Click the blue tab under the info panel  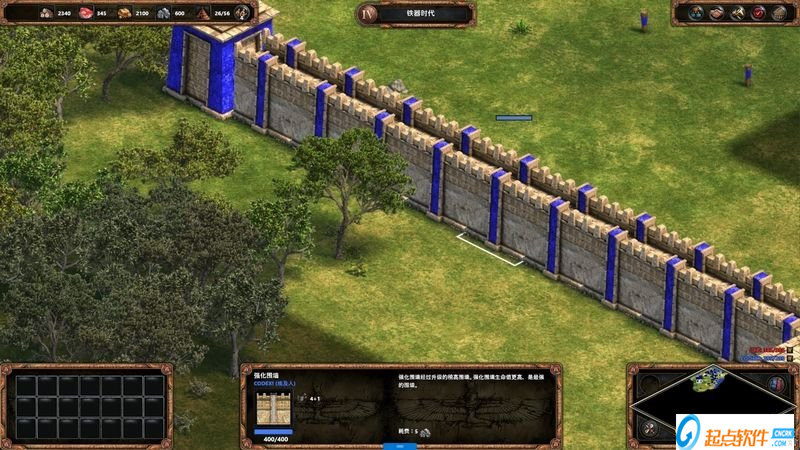[x=400, y=445]
